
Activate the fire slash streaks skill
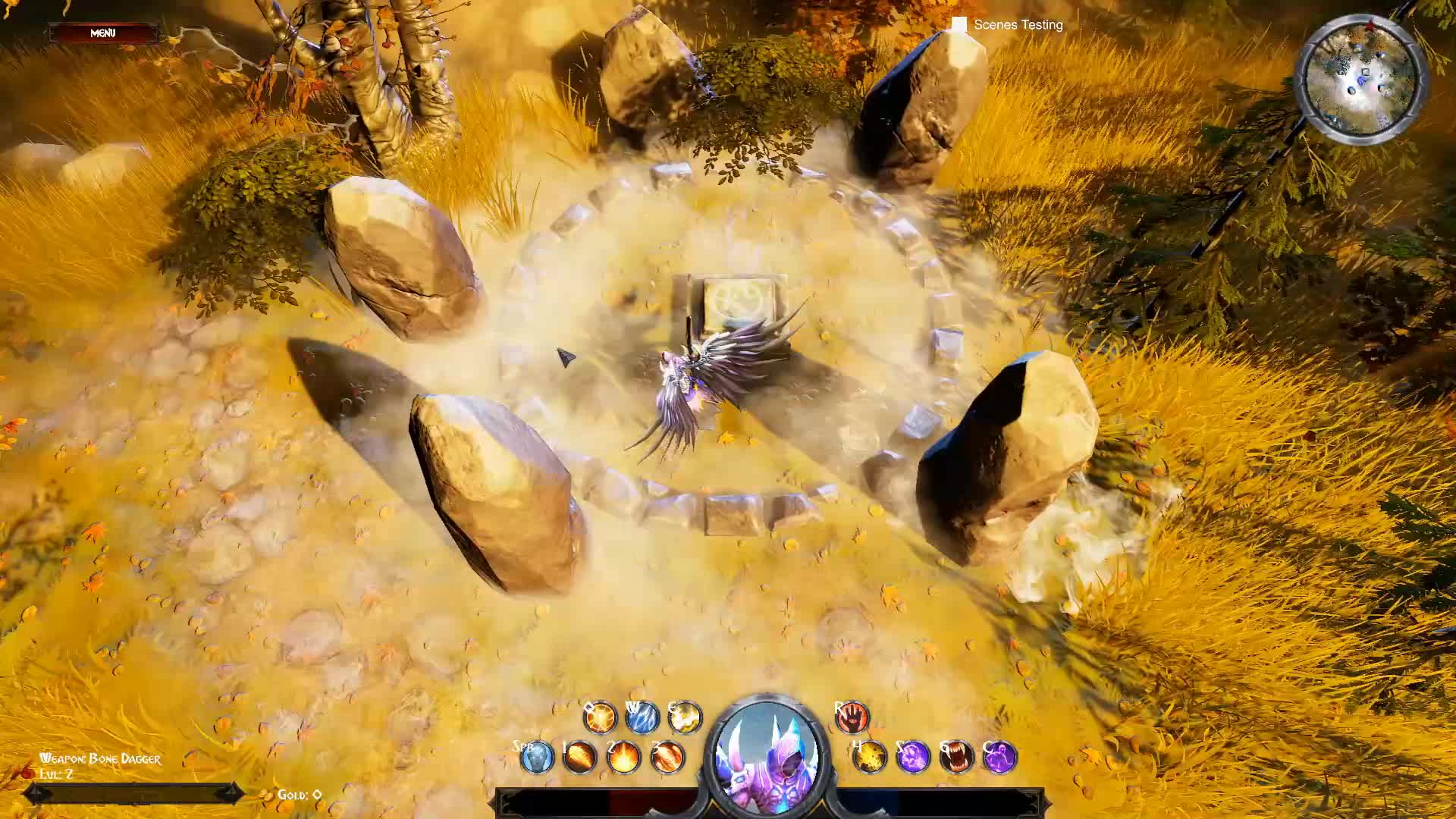click(667, 758)
